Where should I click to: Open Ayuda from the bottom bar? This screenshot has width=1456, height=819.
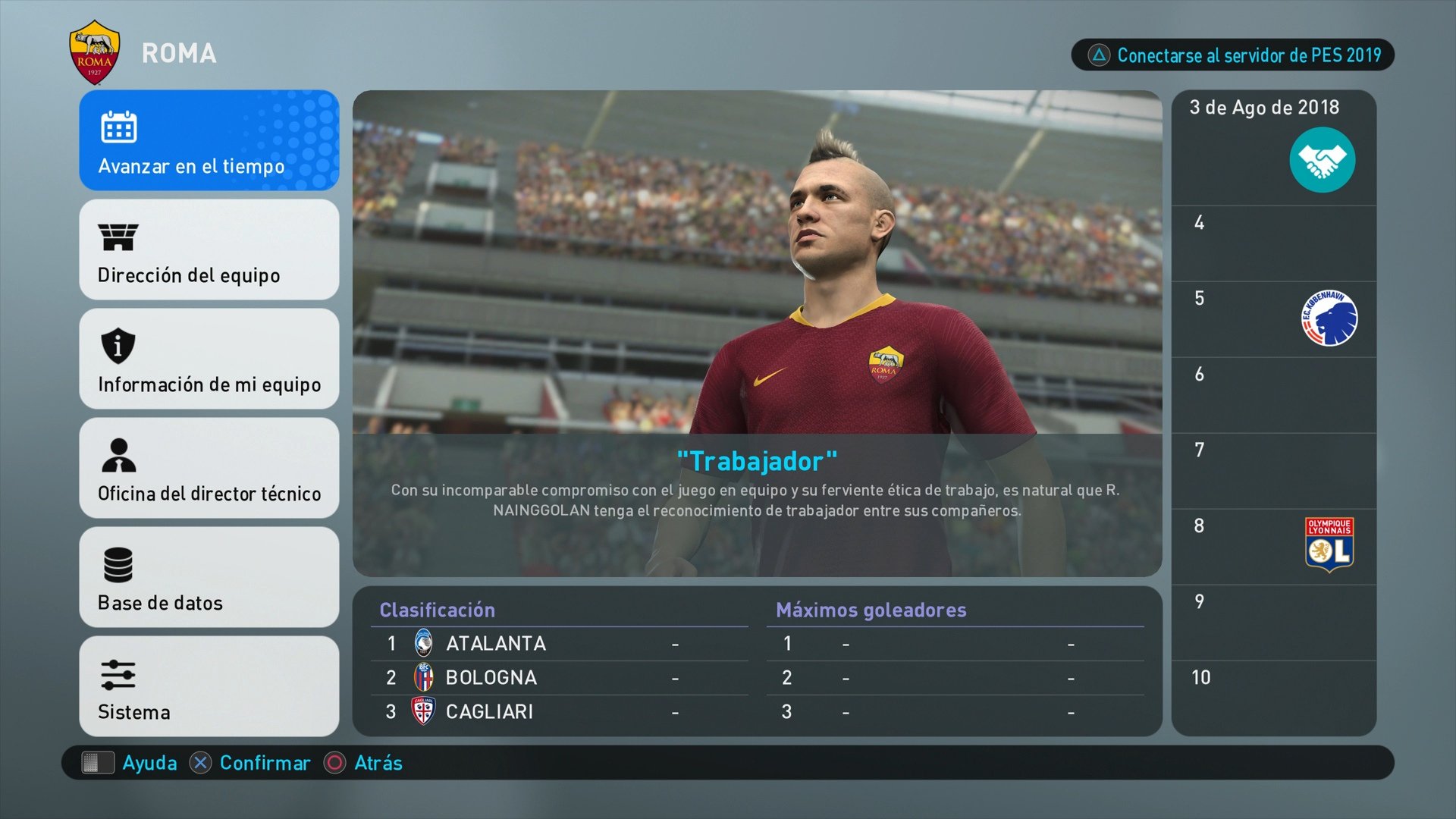point(150,763)
